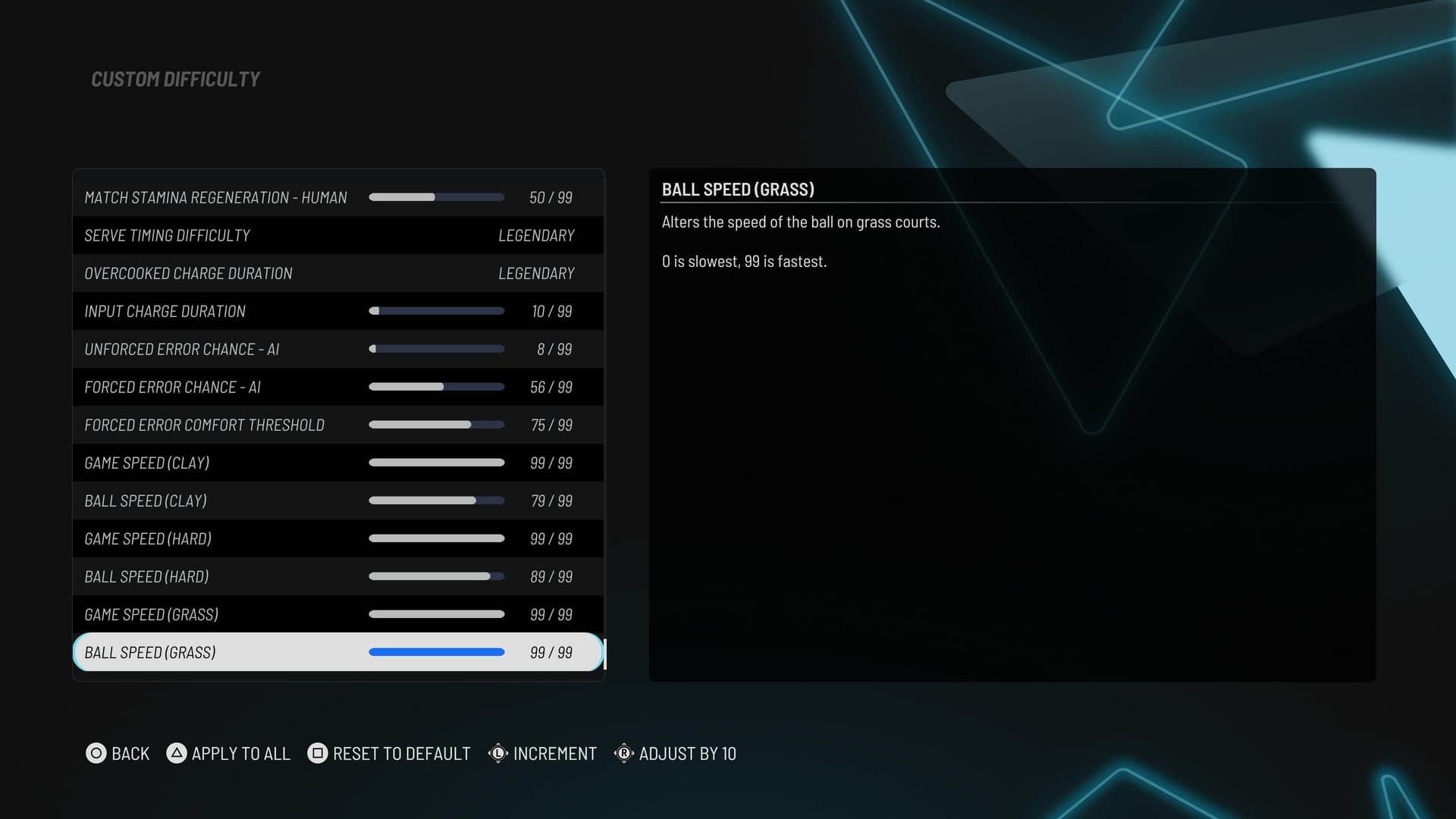
Task: Adjust the Unforced Error Chance - AI slider
Action: click(x=436, y=349)
